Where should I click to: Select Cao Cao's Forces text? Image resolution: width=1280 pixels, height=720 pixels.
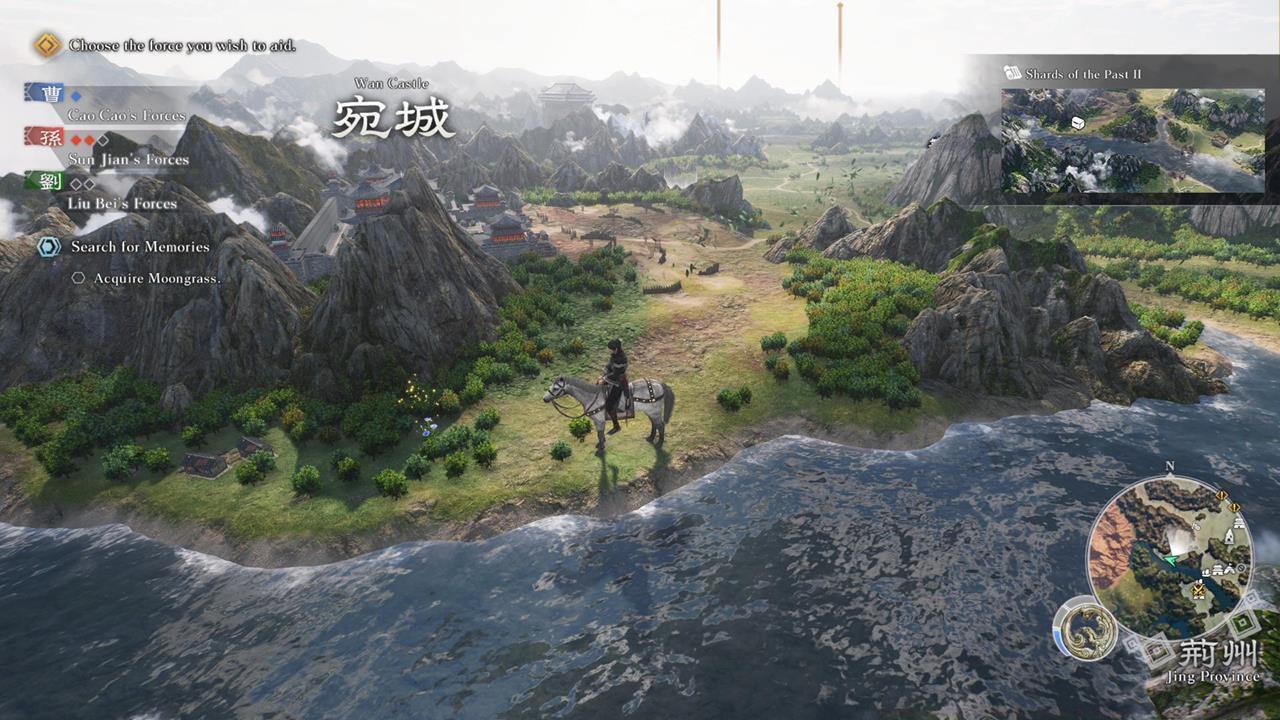[125, 114]
